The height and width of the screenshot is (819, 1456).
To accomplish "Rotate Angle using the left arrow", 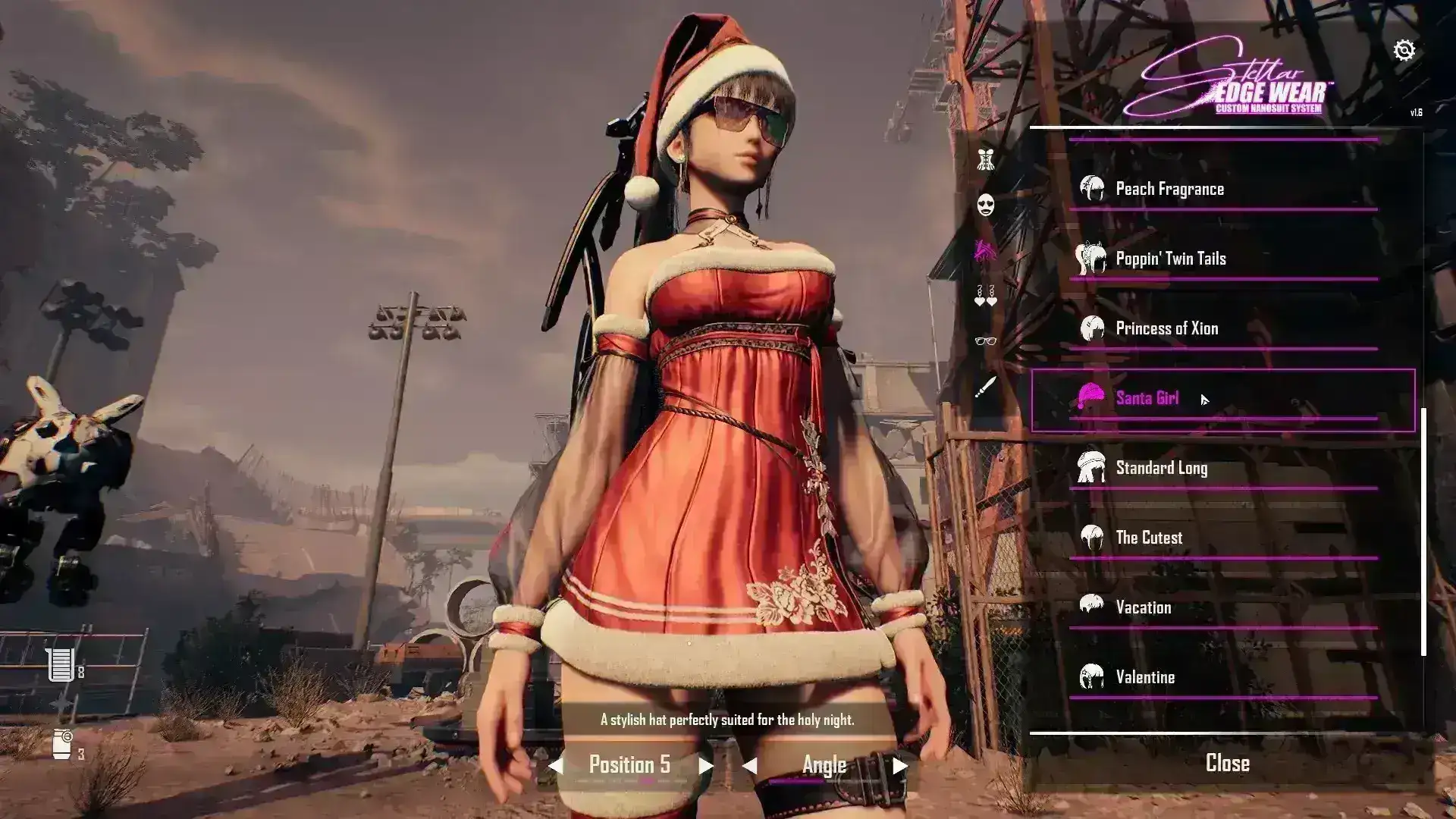I will [749, 766].
